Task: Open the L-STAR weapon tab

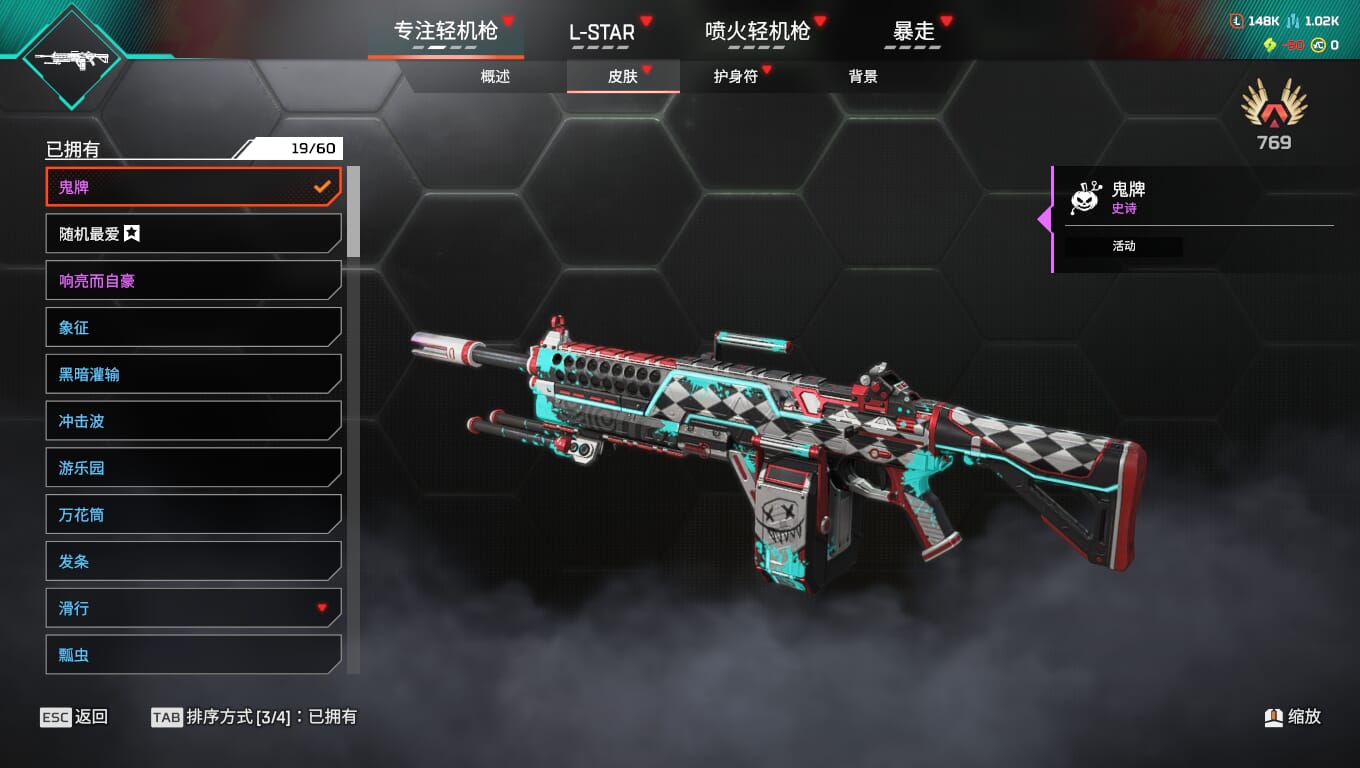Action: 602,32
